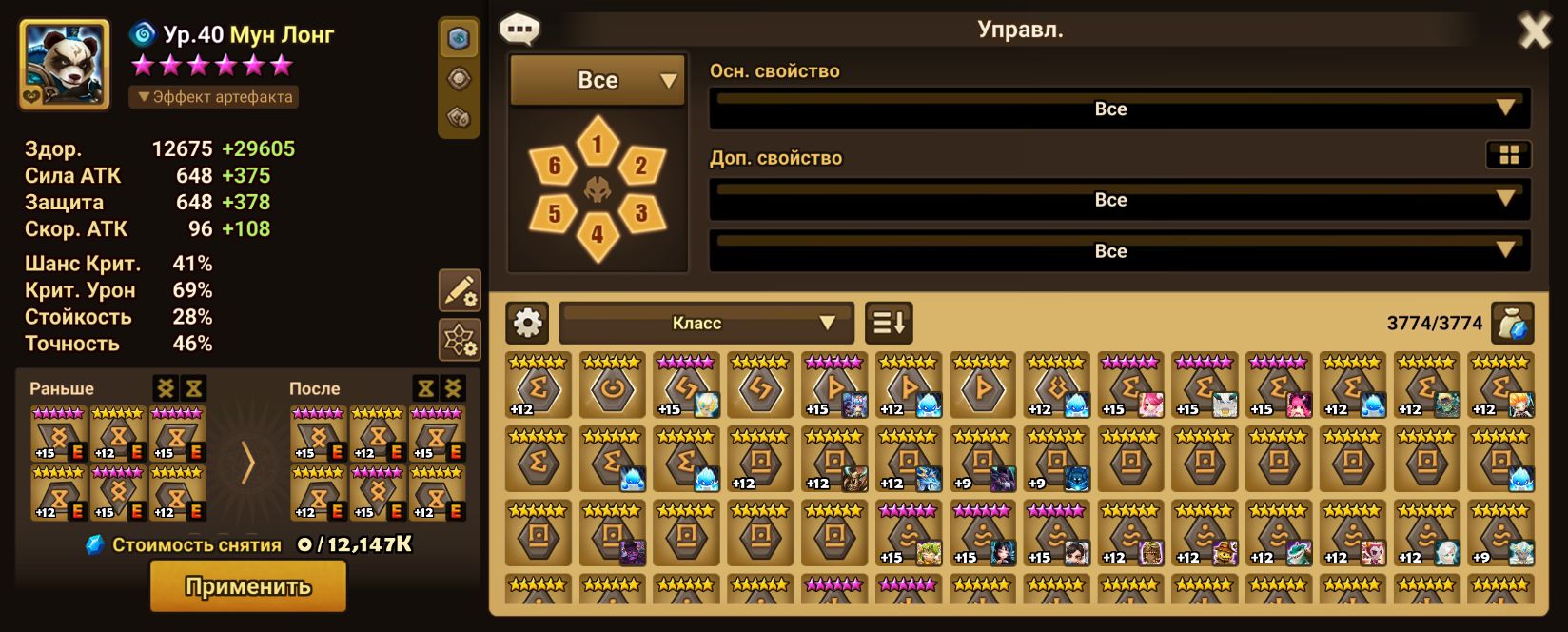Select rune slot 1 in hexagon

598,145
